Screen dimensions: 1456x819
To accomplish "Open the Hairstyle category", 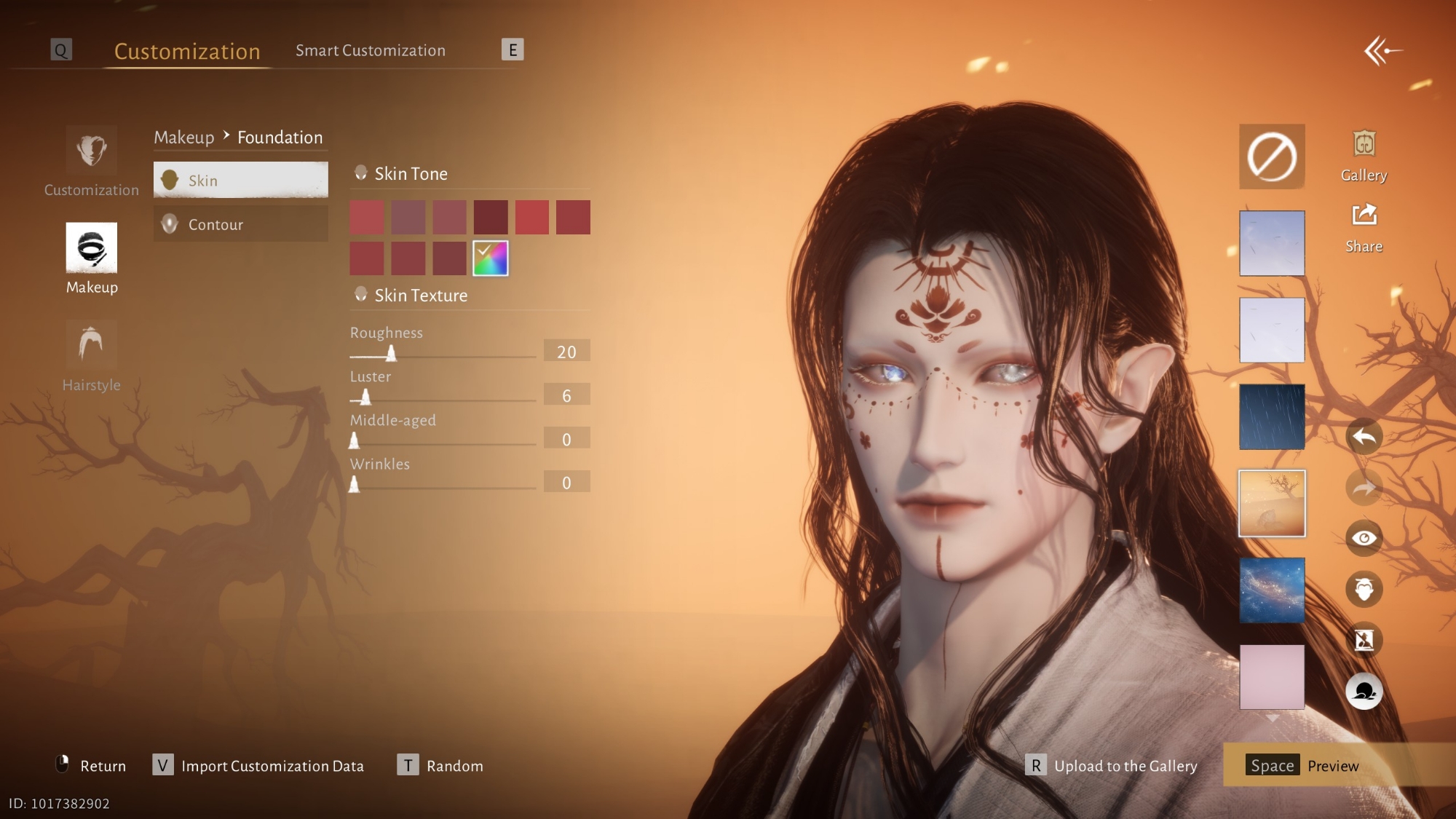I will coord(91,355).
